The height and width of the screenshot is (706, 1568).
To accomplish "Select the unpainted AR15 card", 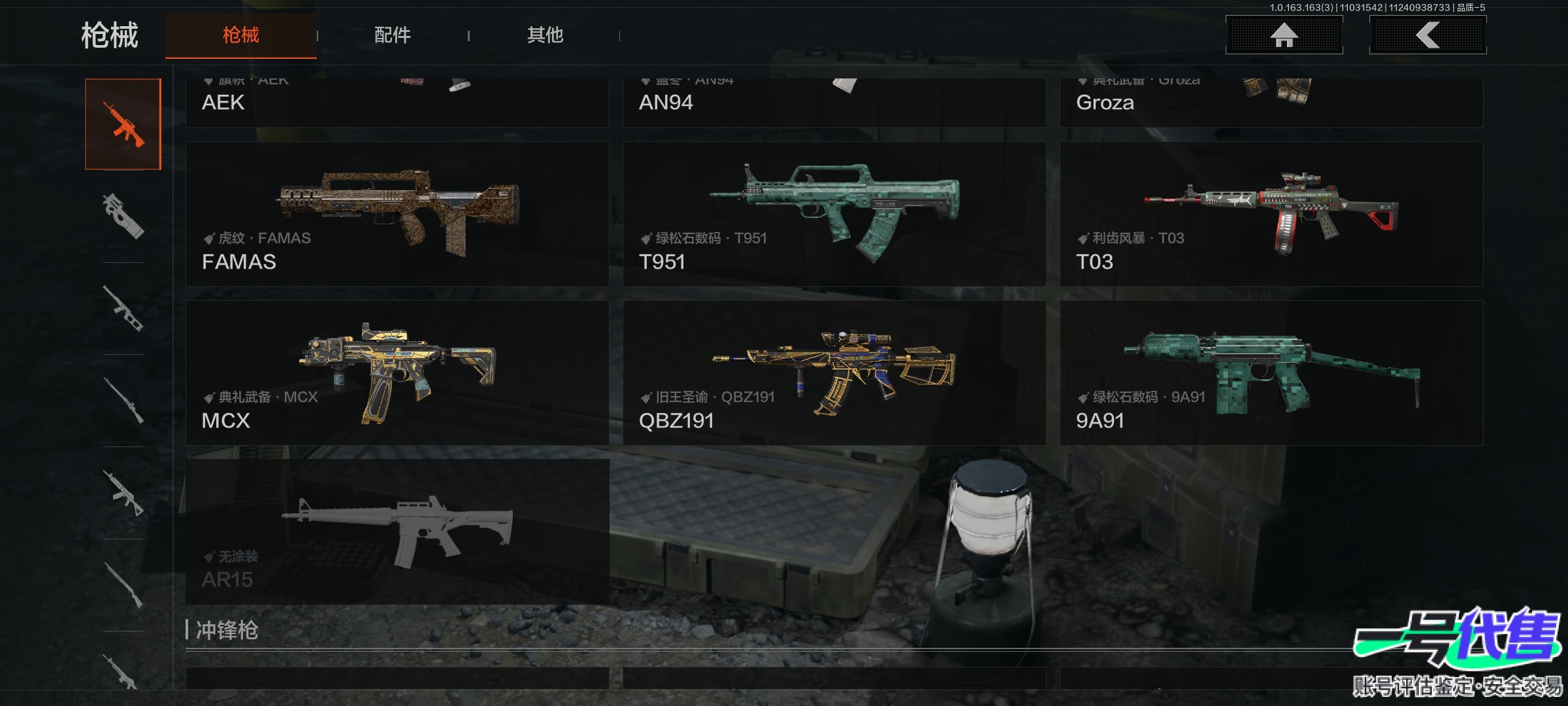I will 397,531.
